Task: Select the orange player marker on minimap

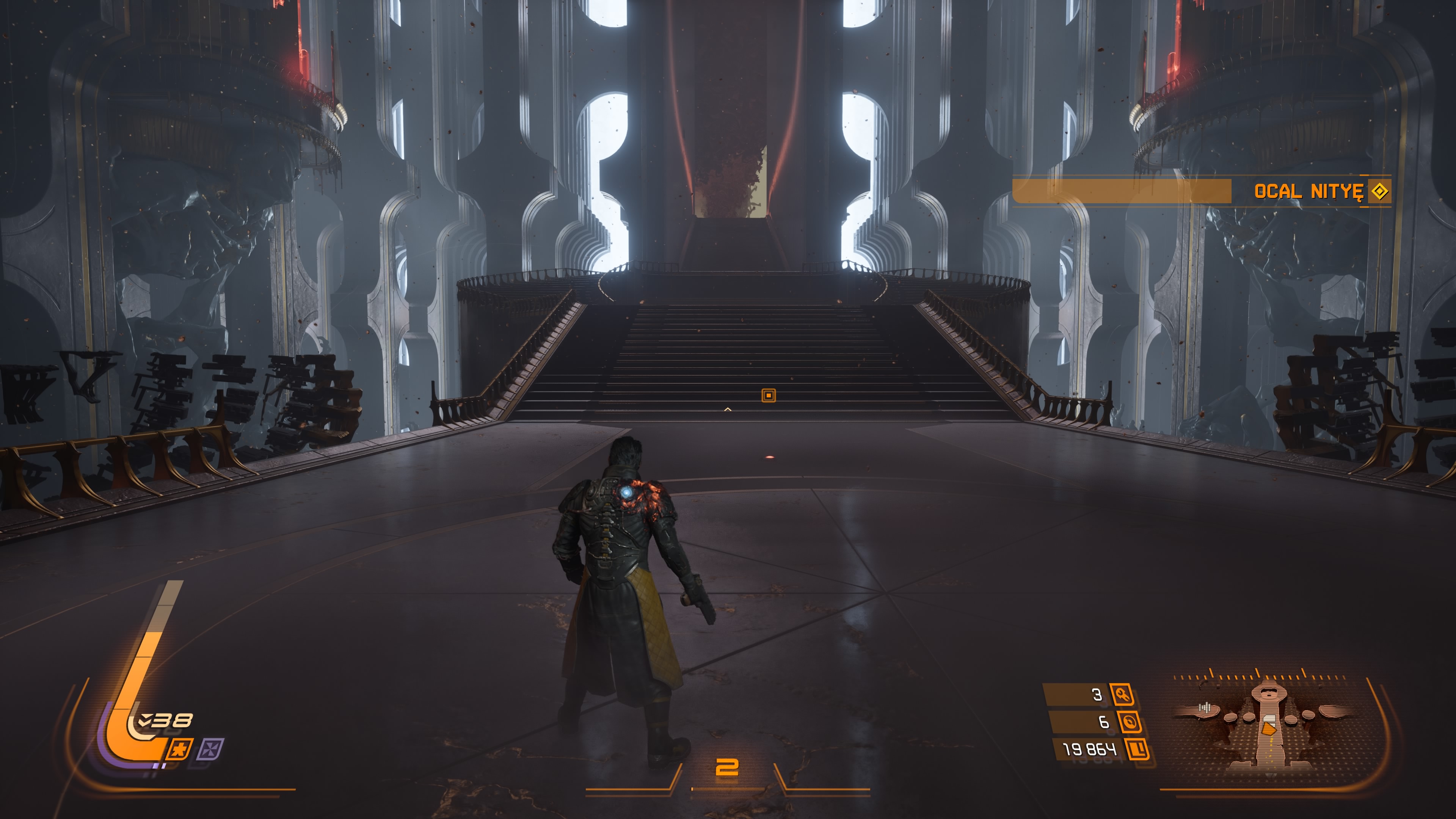Action: 1269,729
